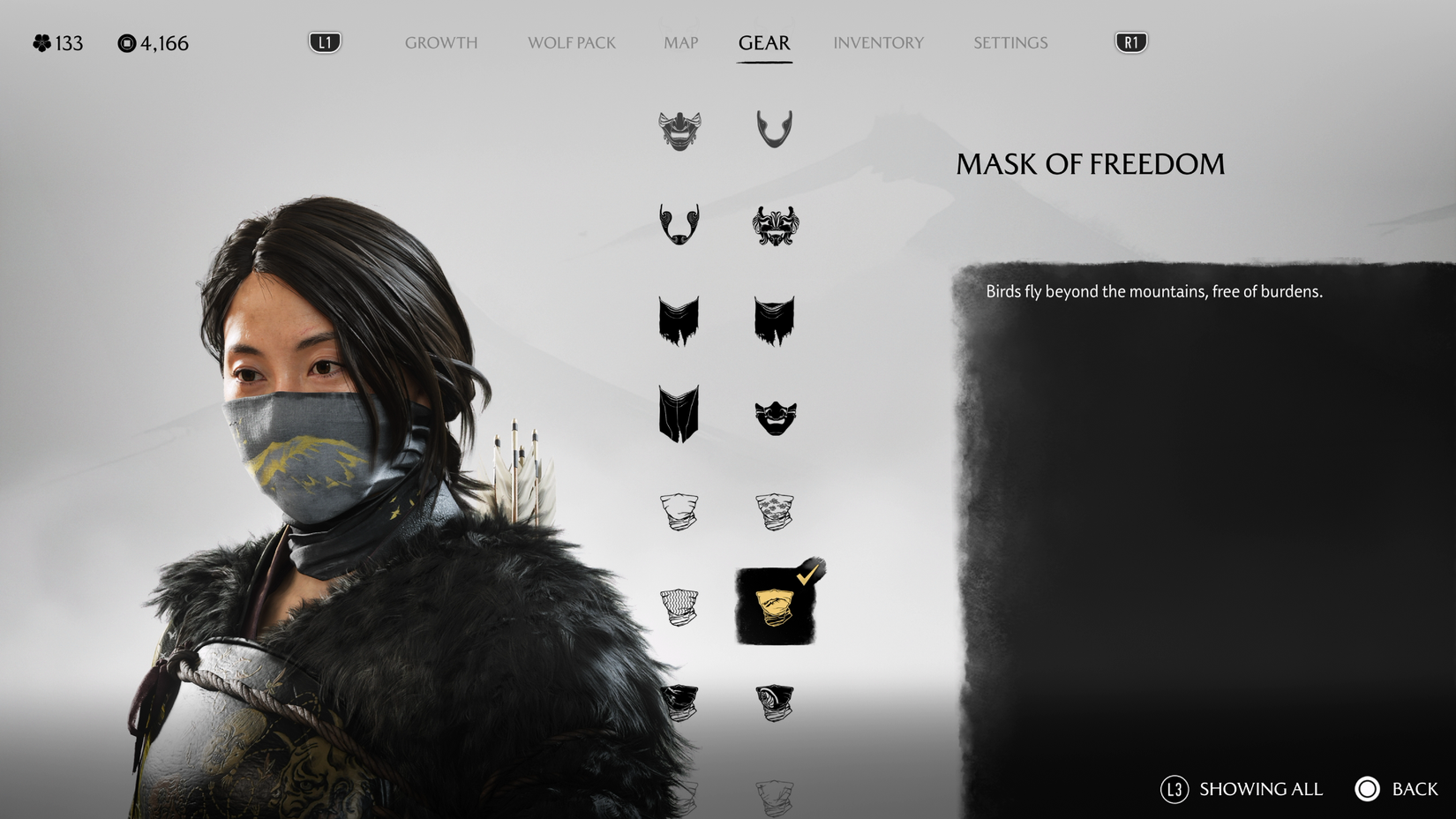Click the clover currency icon
Image resolution: width=1456 pixels, height=819 pixels.
pos(39,41)
